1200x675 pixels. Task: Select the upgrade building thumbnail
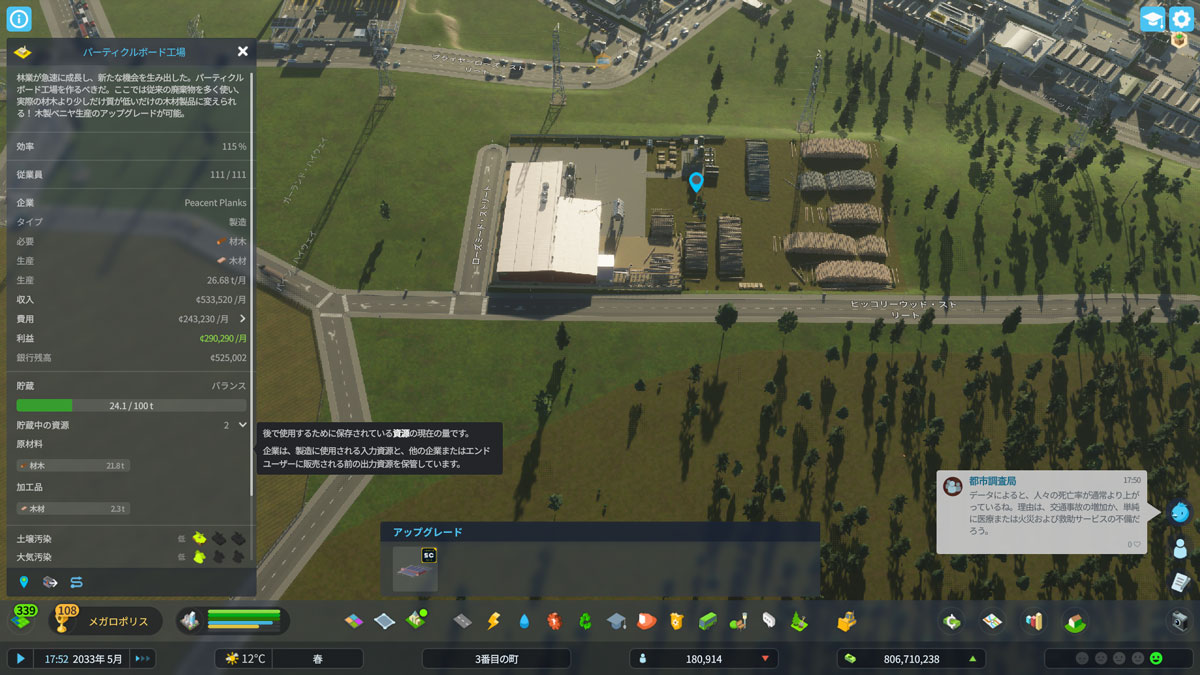[x=415, y=569]
